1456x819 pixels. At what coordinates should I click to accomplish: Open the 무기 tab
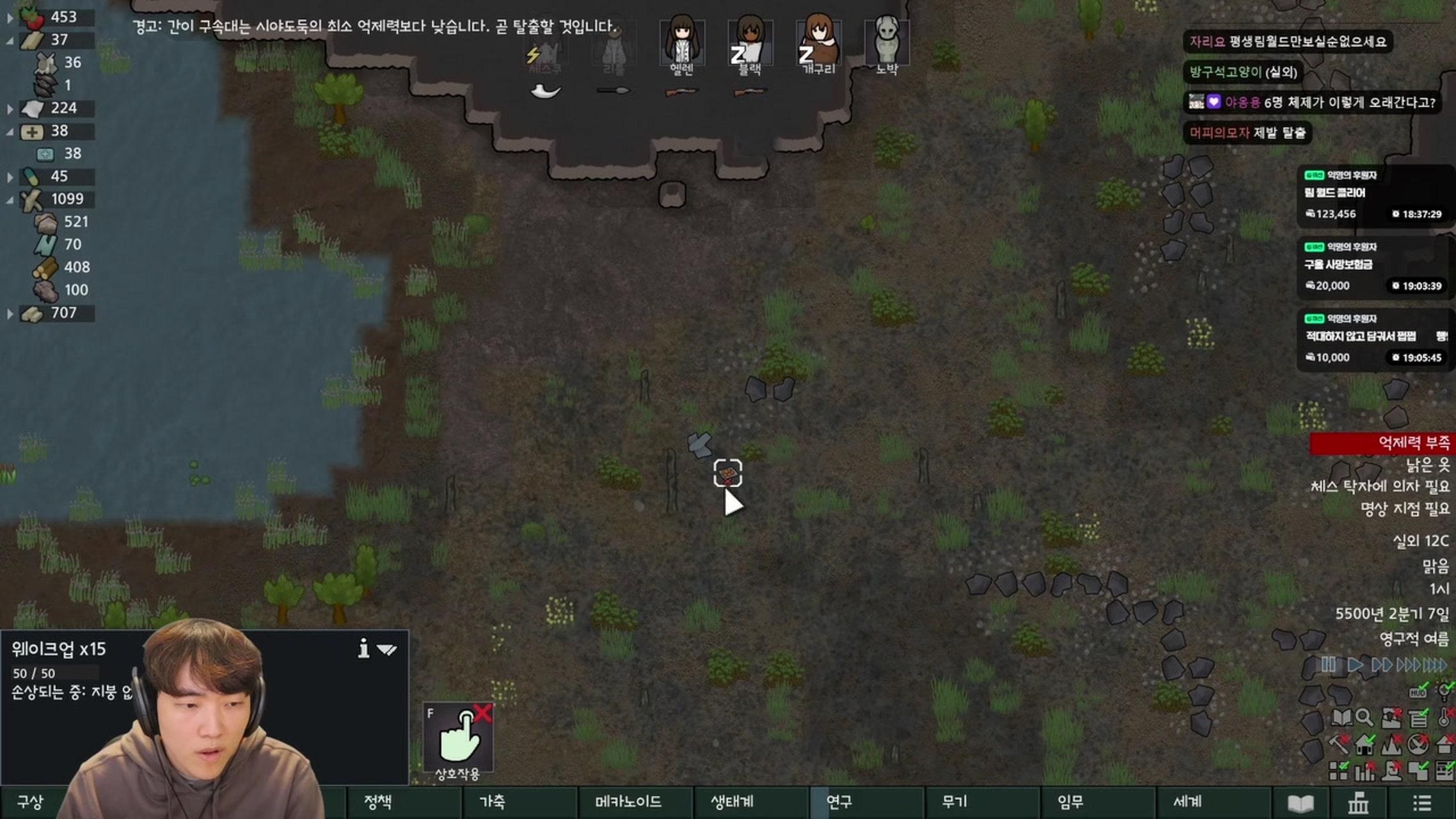pyautogui.click(x=954, y=802)
